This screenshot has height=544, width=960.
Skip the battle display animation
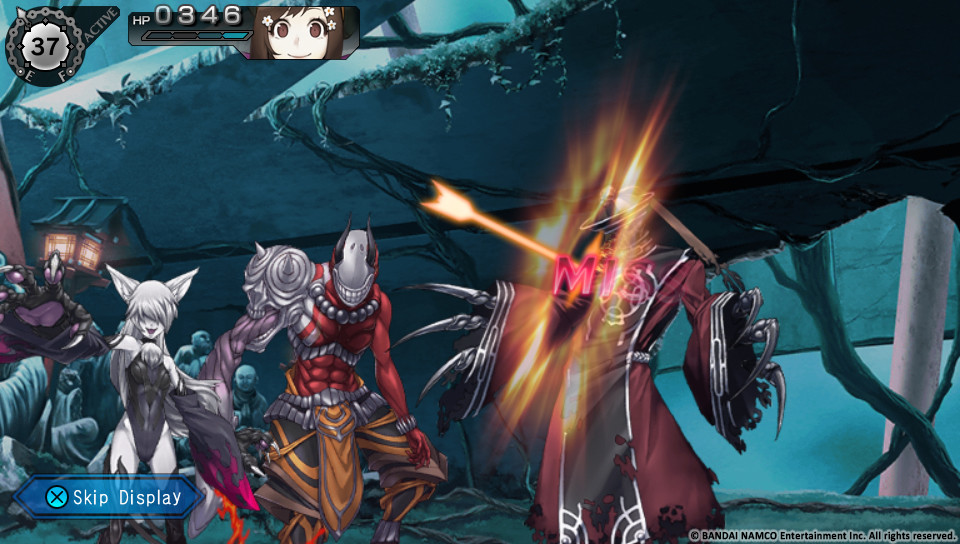[x=112, y=497]
